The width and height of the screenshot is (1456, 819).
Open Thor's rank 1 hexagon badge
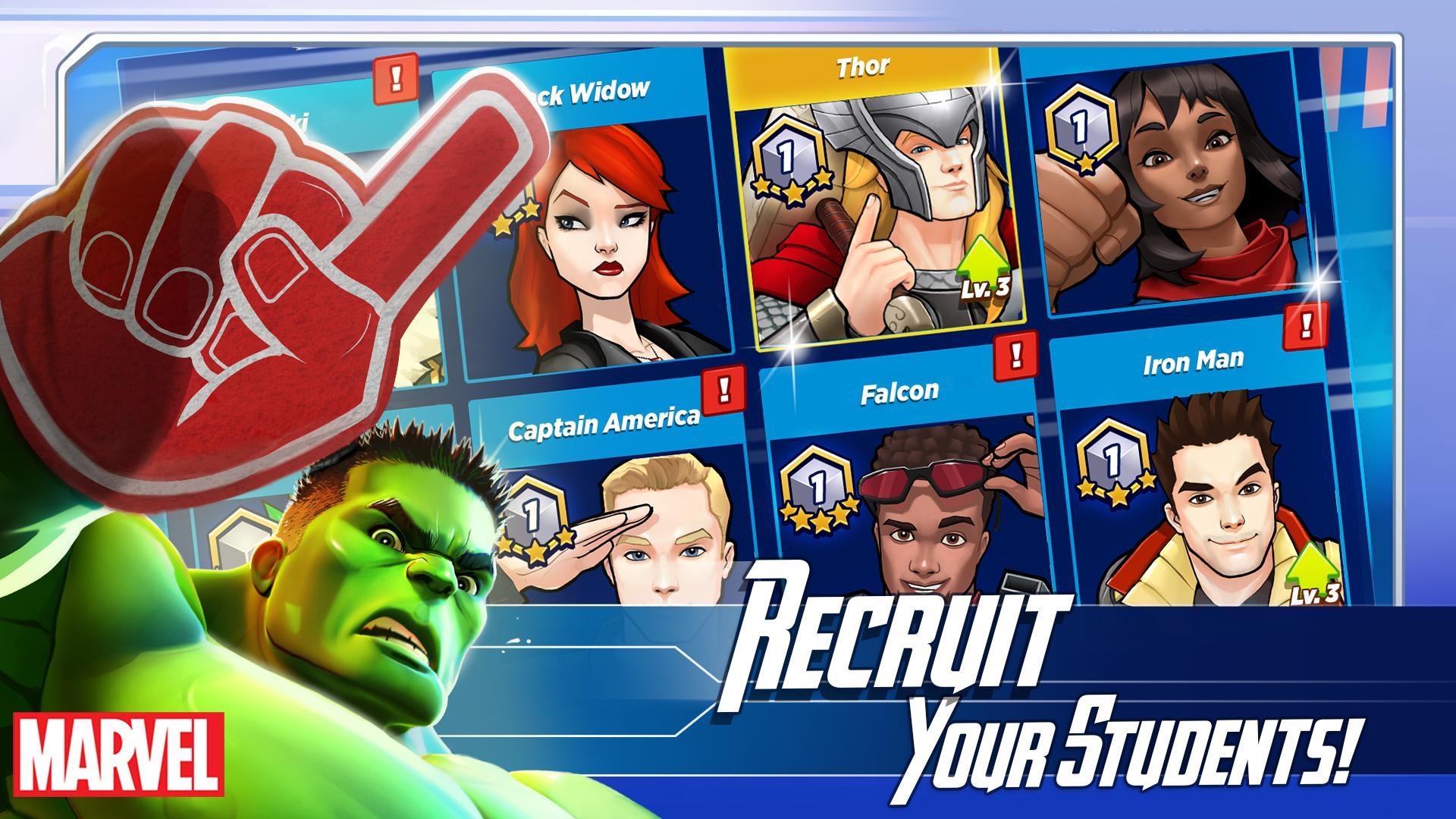tap(785, 155)
